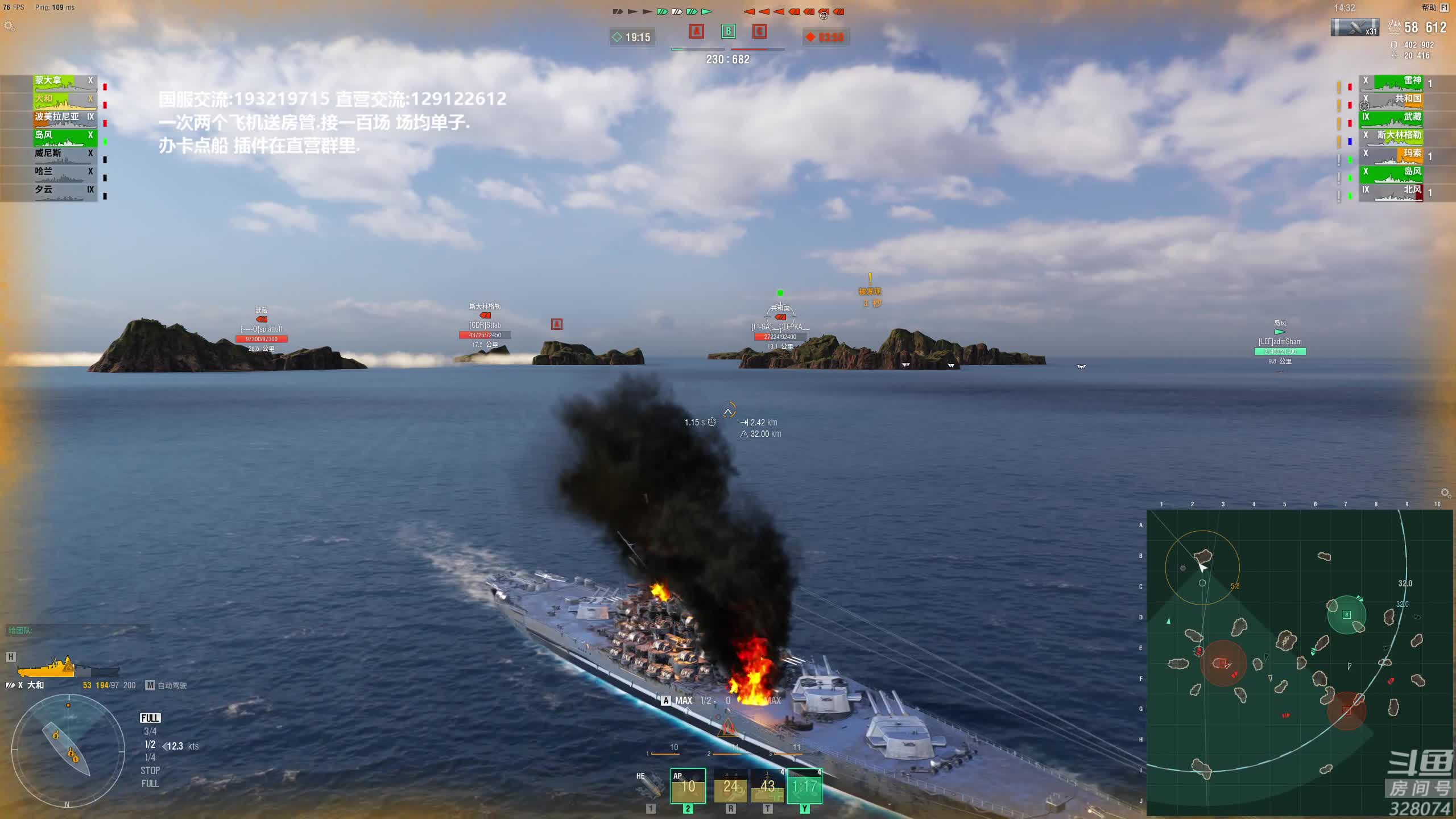The image size is (1456, 819).
Task: Click the 大和 ship status silhouette
Action: pos(67,665)
